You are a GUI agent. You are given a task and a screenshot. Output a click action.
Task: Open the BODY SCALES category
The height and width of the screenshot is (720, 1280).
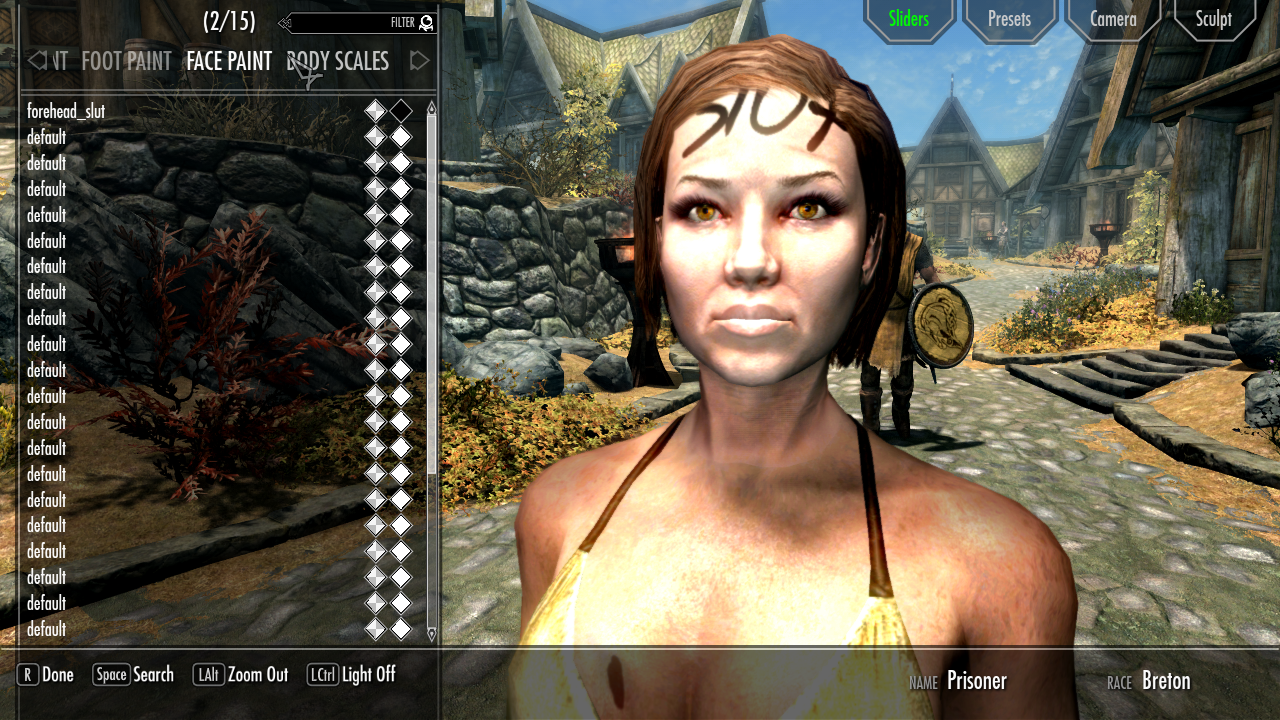[x=337, y=61]
